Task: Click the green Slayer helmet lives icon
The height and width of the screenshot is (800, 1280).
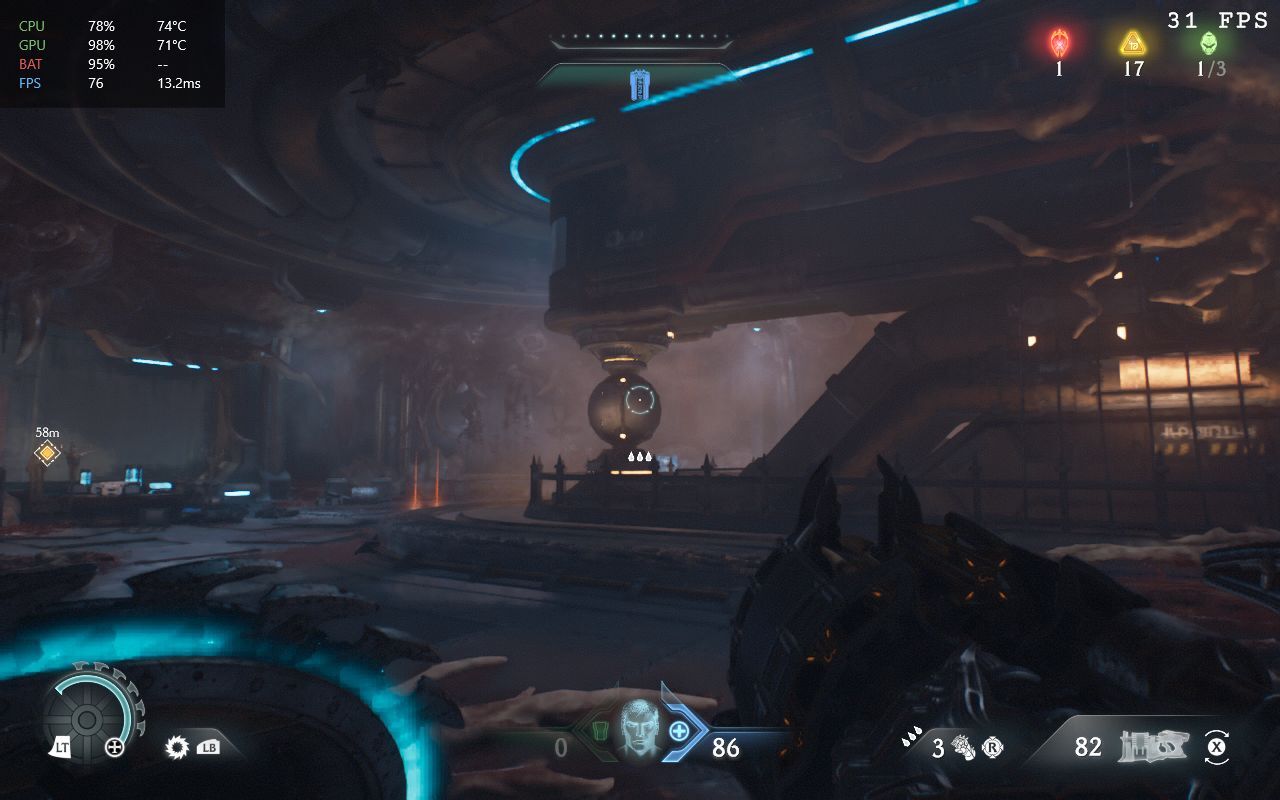Action: click(1209, 43)
